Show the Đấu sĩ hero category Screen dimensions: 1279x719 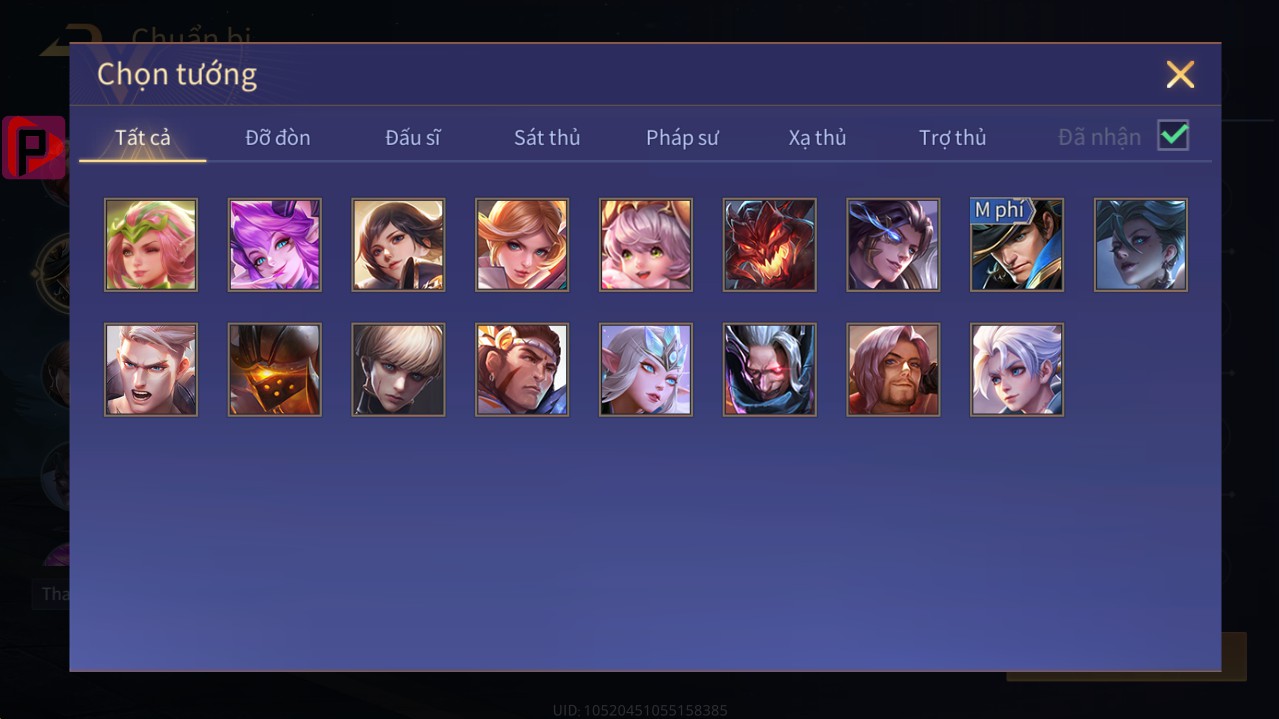pos(413,138)
